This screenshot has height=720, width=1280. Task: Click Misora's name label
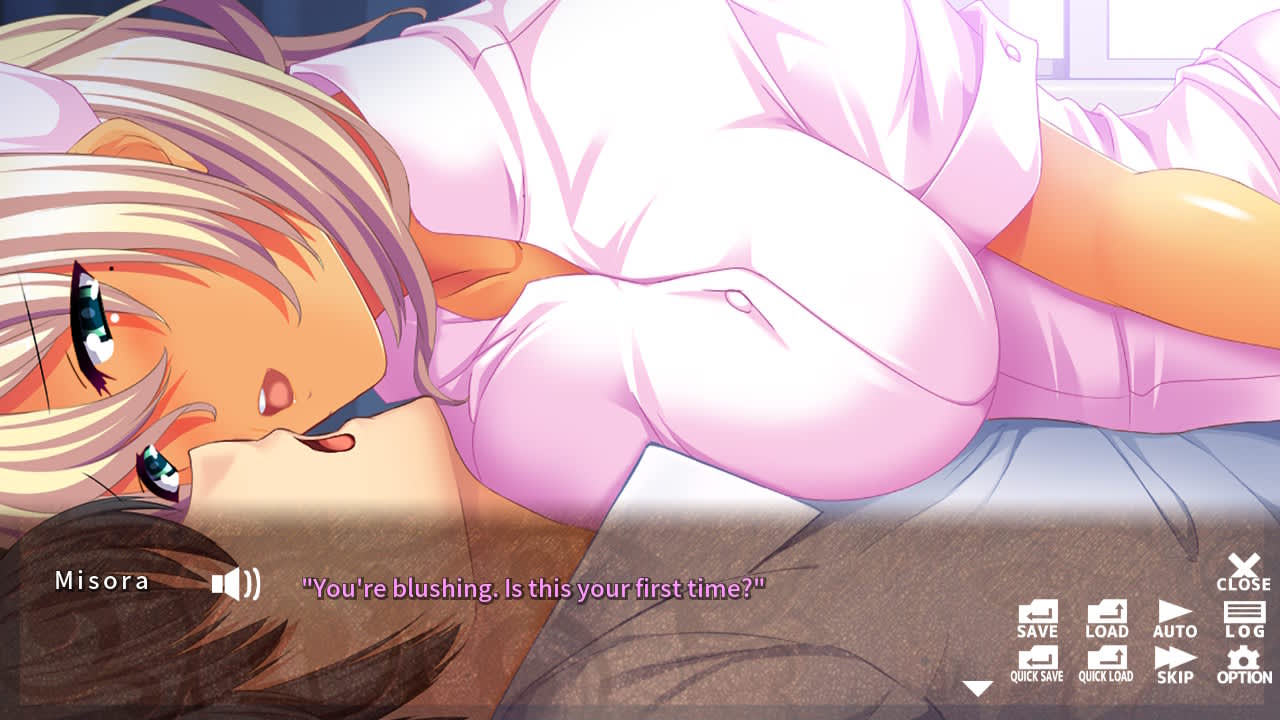click(103, 579)
